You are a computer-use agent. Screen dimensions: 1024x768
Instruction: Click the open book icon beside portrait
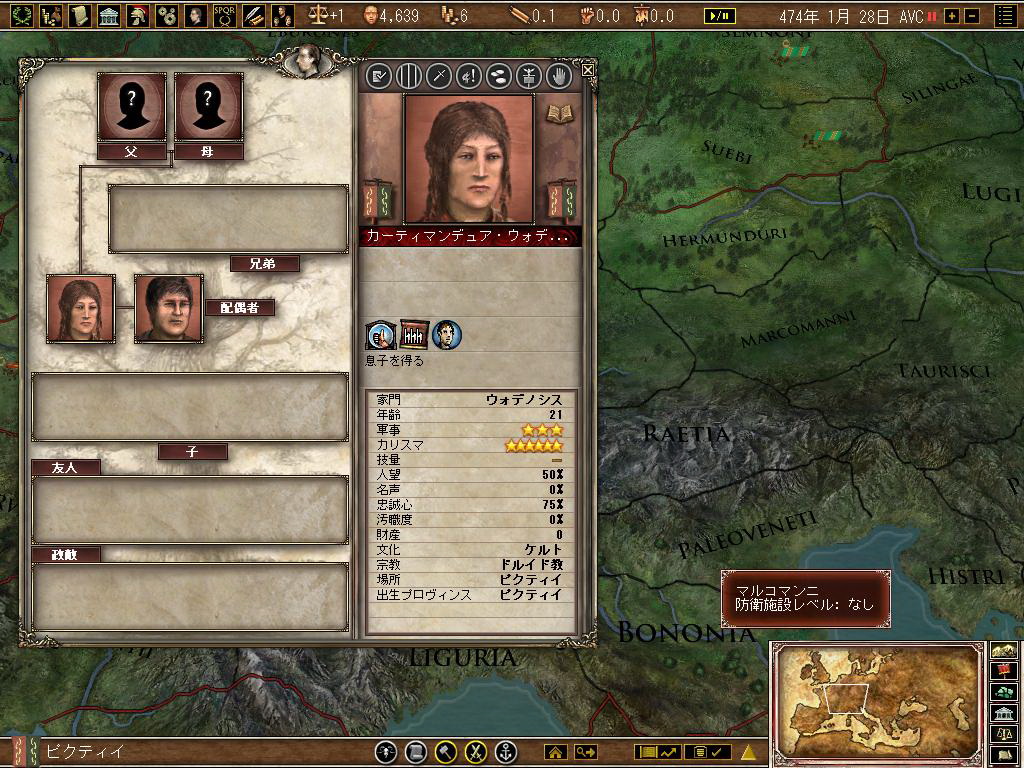pos(558,112)
